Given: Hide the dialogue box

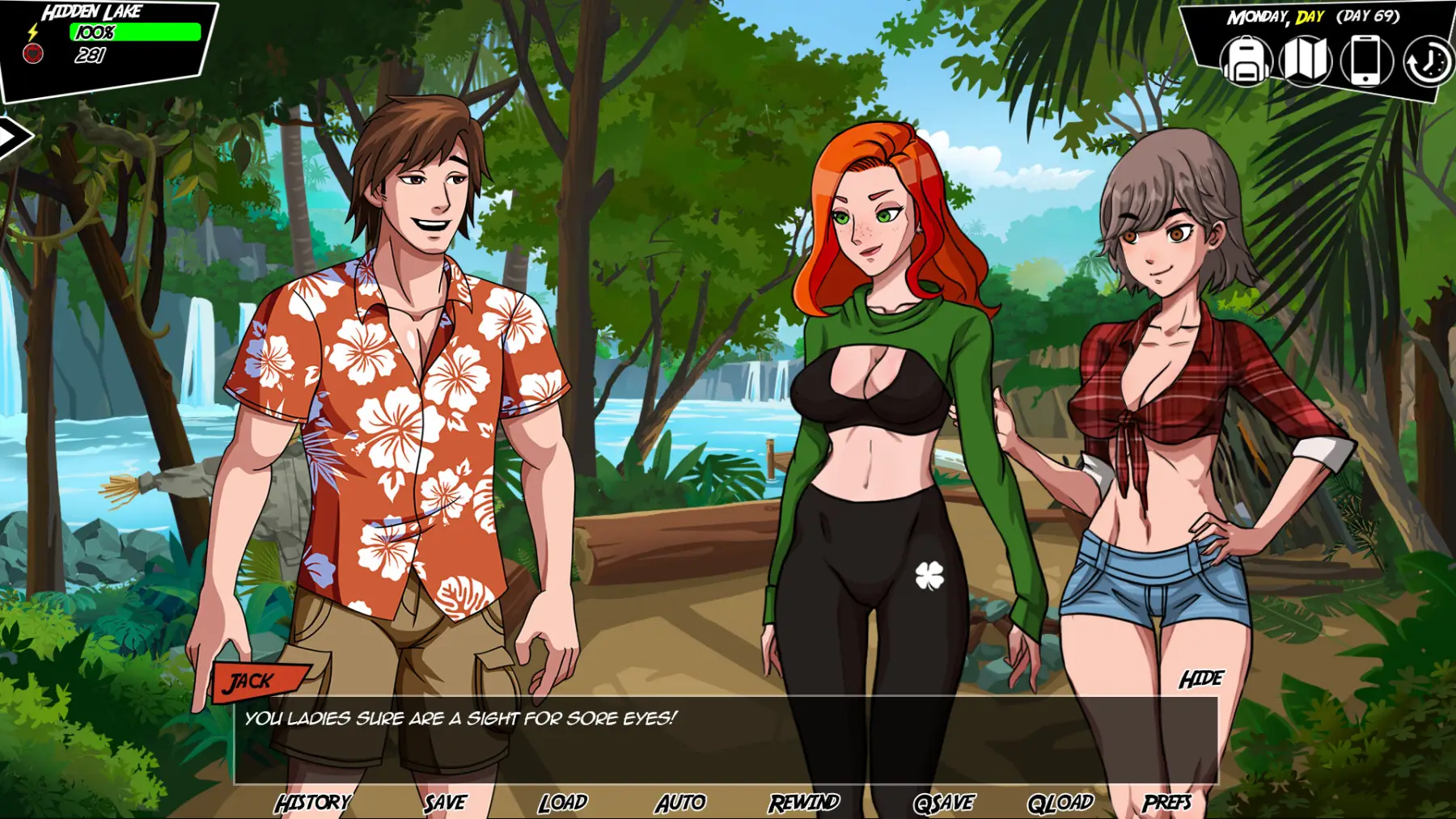Looking at the screenshot, I should coord(1201,679).
